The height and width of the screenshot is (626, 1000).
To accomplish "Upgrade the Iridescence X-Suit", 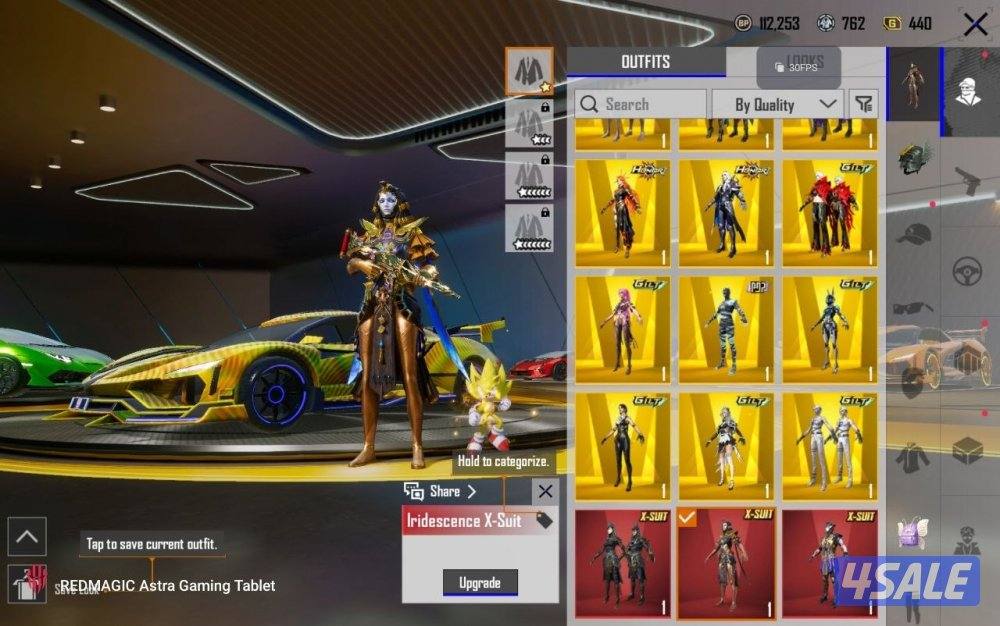I will [481, 582].
